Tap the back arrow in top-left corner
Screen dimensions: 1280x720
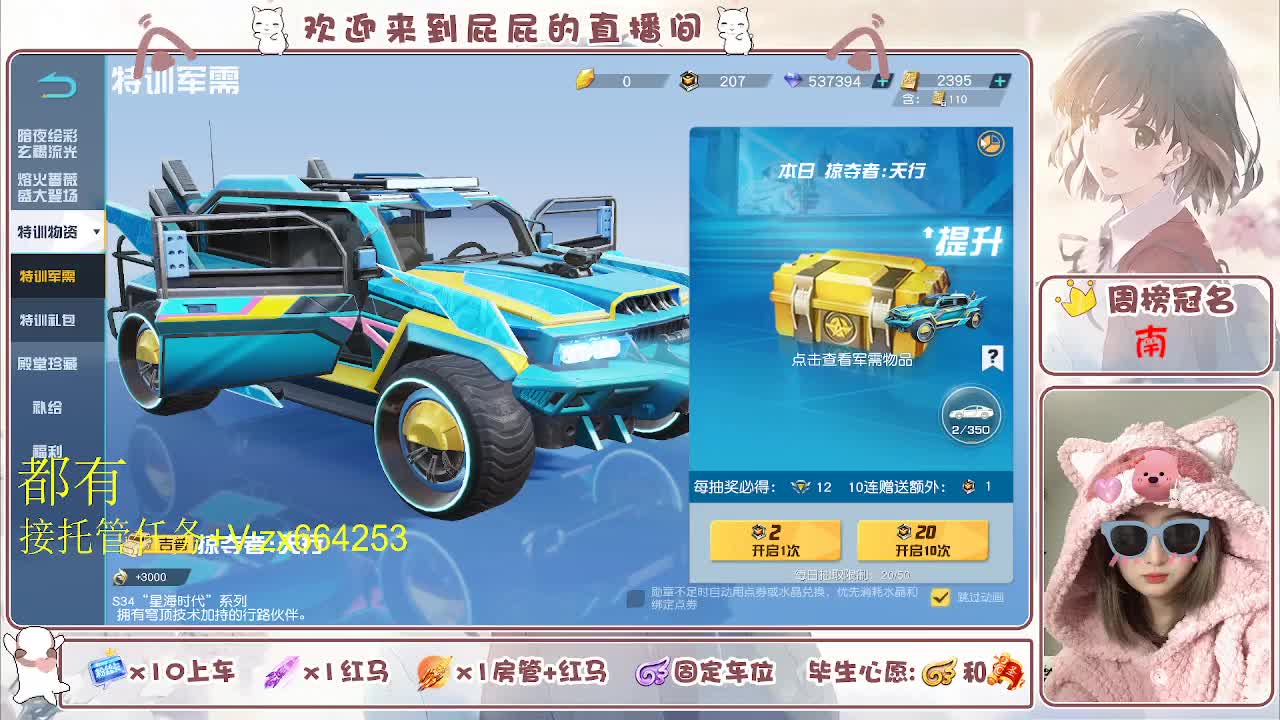[55, 84]
